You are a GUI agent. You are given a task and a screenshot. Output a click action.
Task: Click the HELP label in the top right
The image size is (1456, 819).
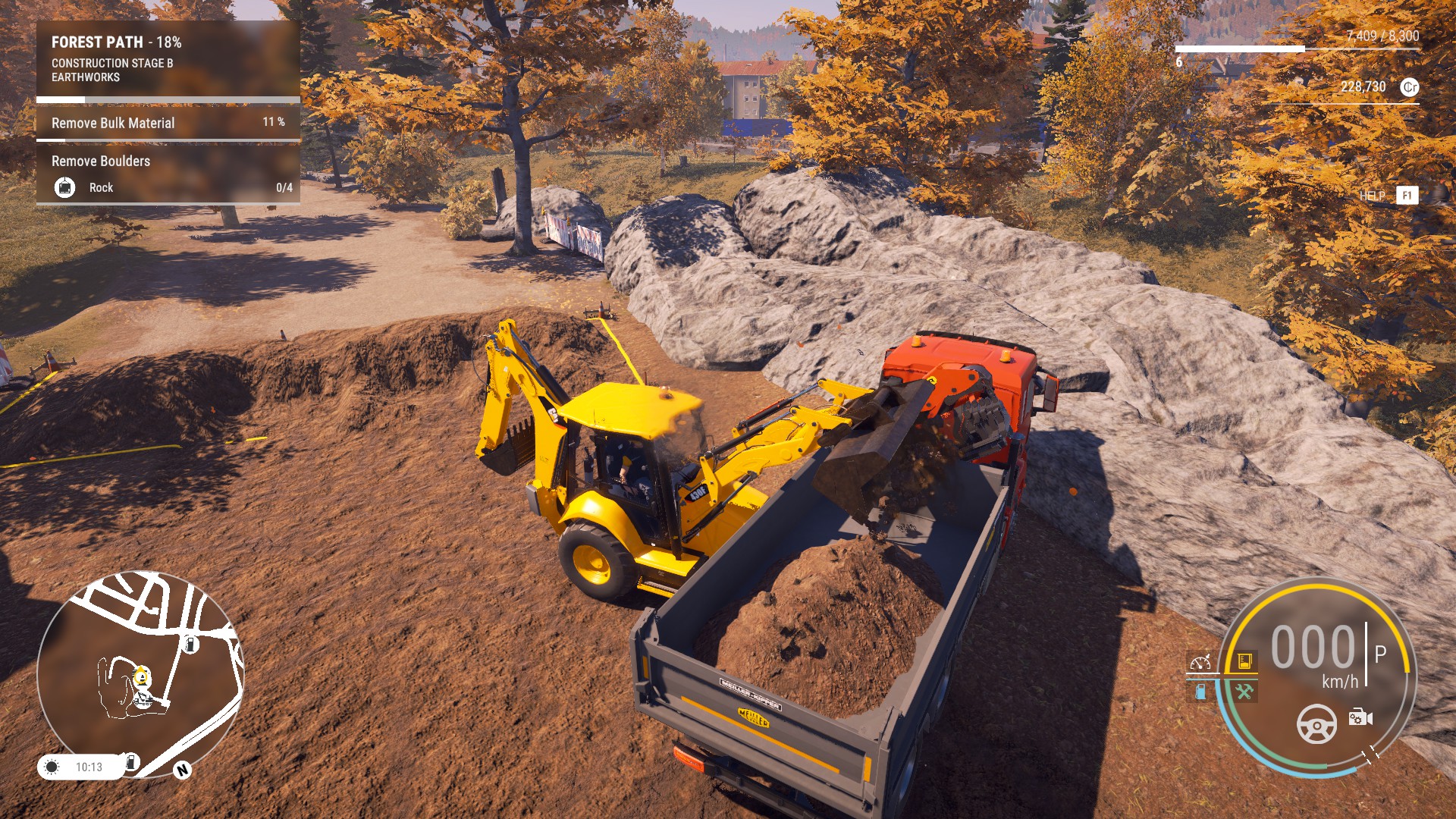click(1372, 196)
